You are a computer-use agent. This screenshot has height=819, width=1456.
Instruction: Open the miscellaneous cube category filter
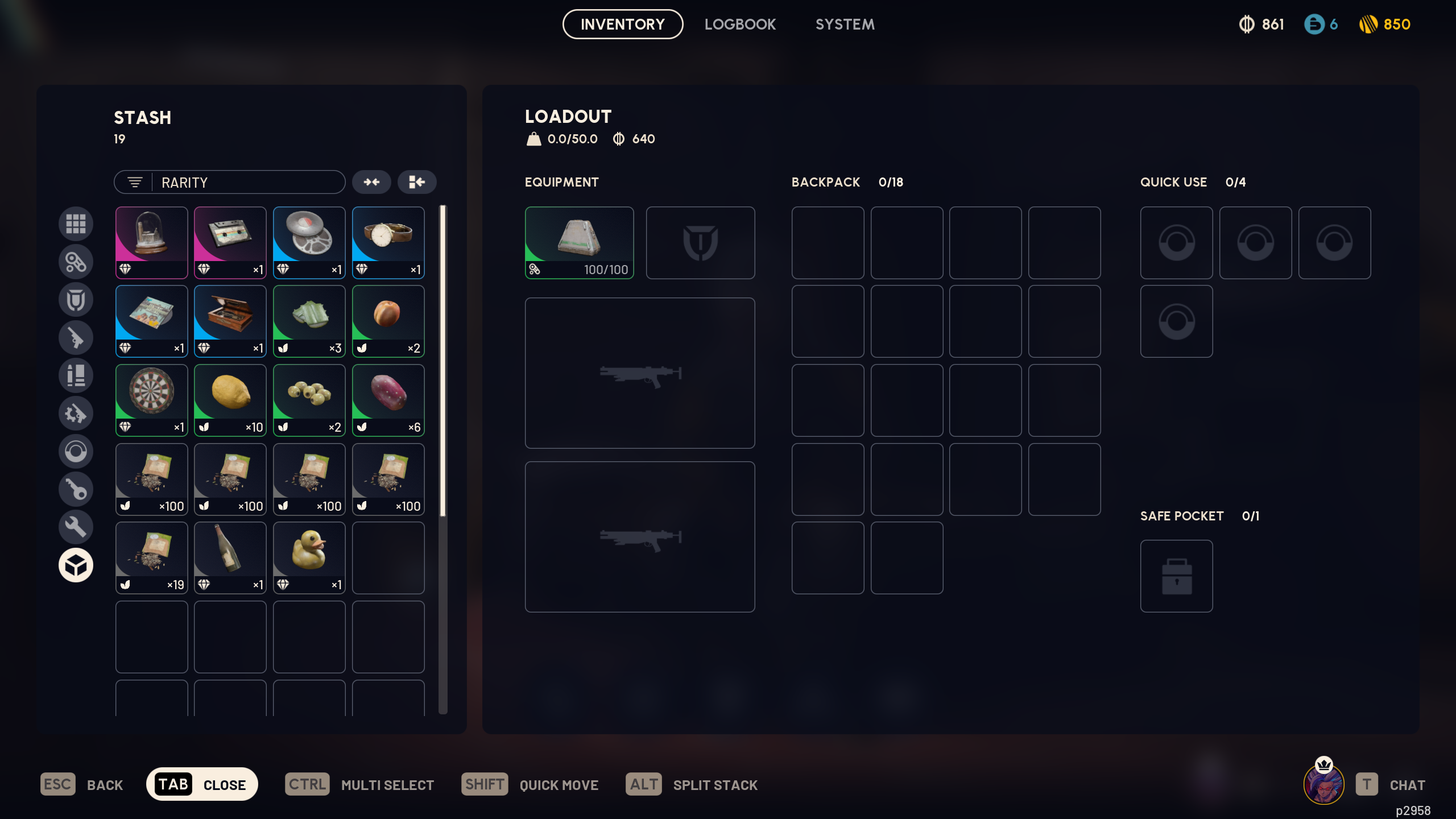tap(76, 565)
